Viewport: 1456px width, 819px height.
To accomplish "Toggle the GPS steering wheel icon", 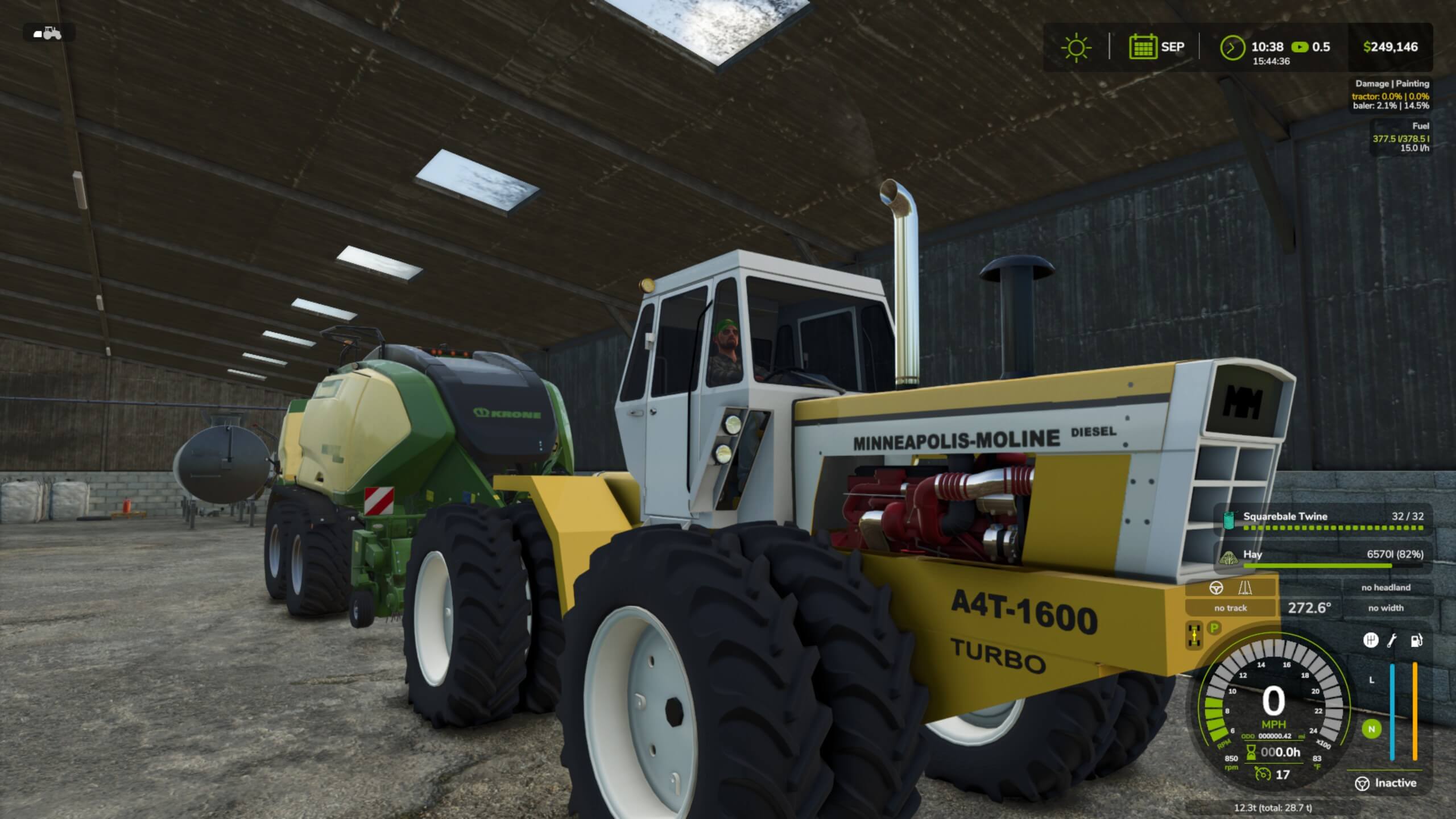I will click(x=1215, y=588).
